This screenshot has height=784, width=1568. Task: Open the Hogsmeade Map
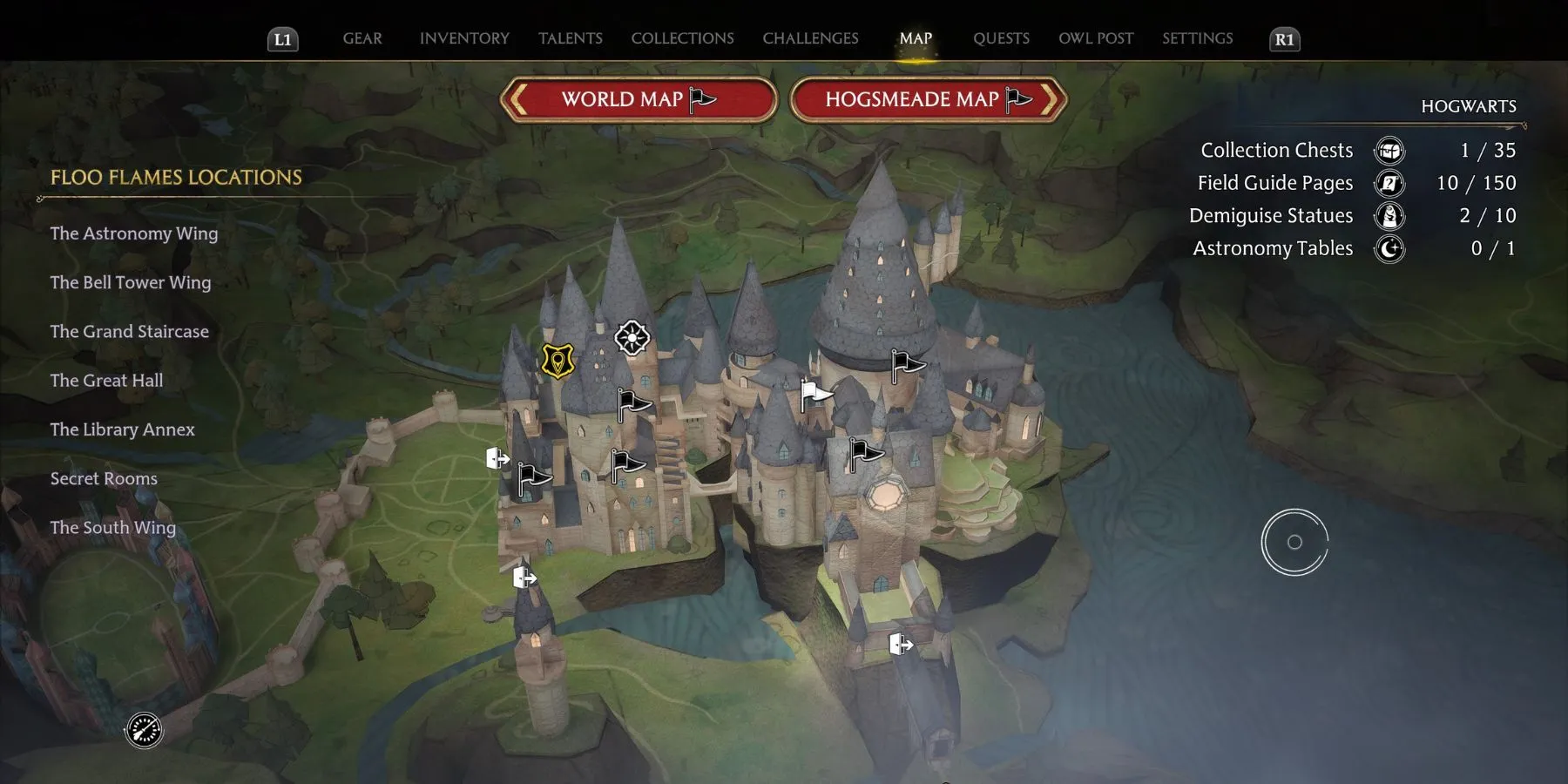click(x=928, y=100)
